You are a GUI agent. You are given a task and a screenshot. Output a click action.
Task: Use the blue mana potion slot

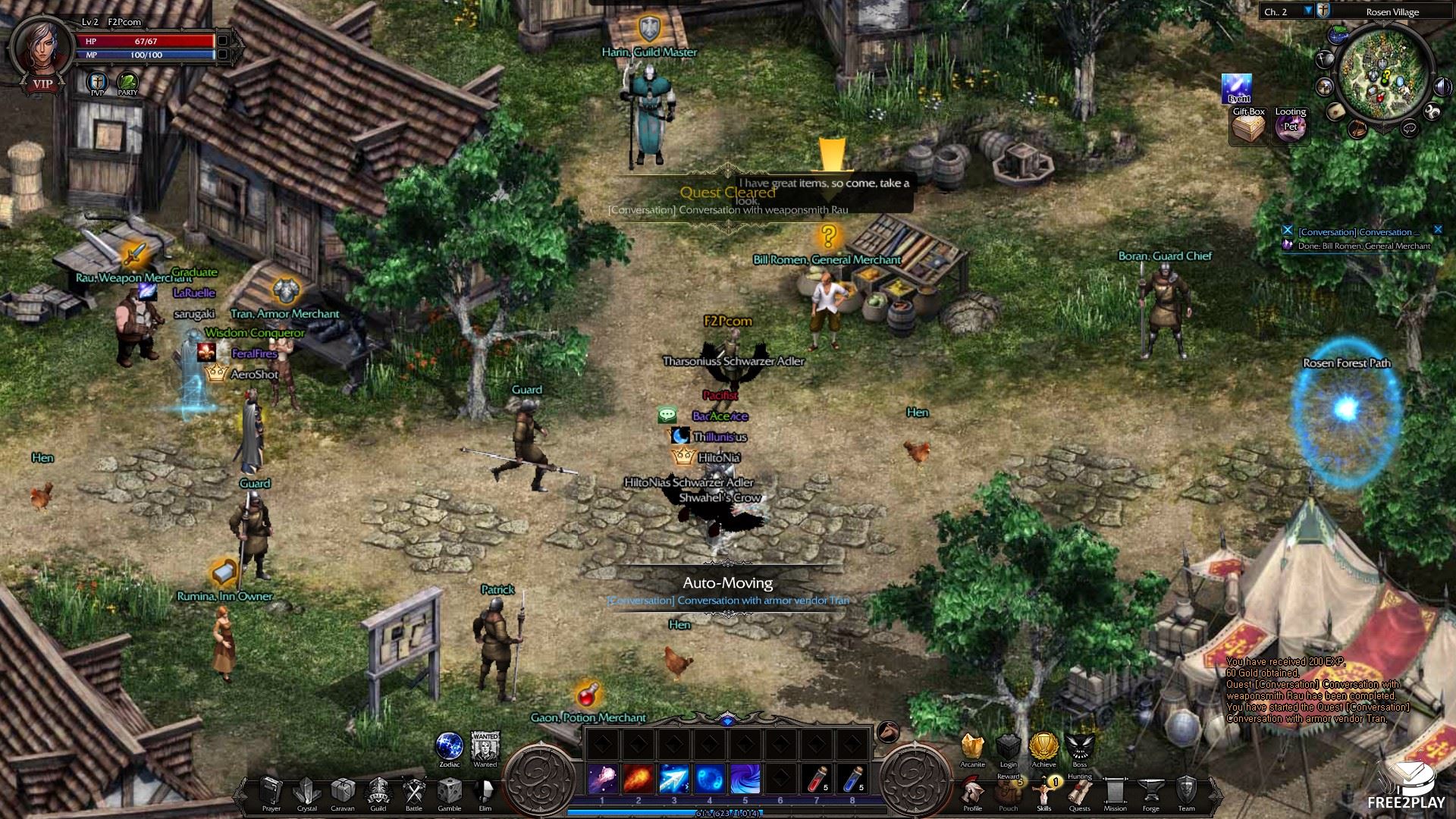[x=852, y=780]
